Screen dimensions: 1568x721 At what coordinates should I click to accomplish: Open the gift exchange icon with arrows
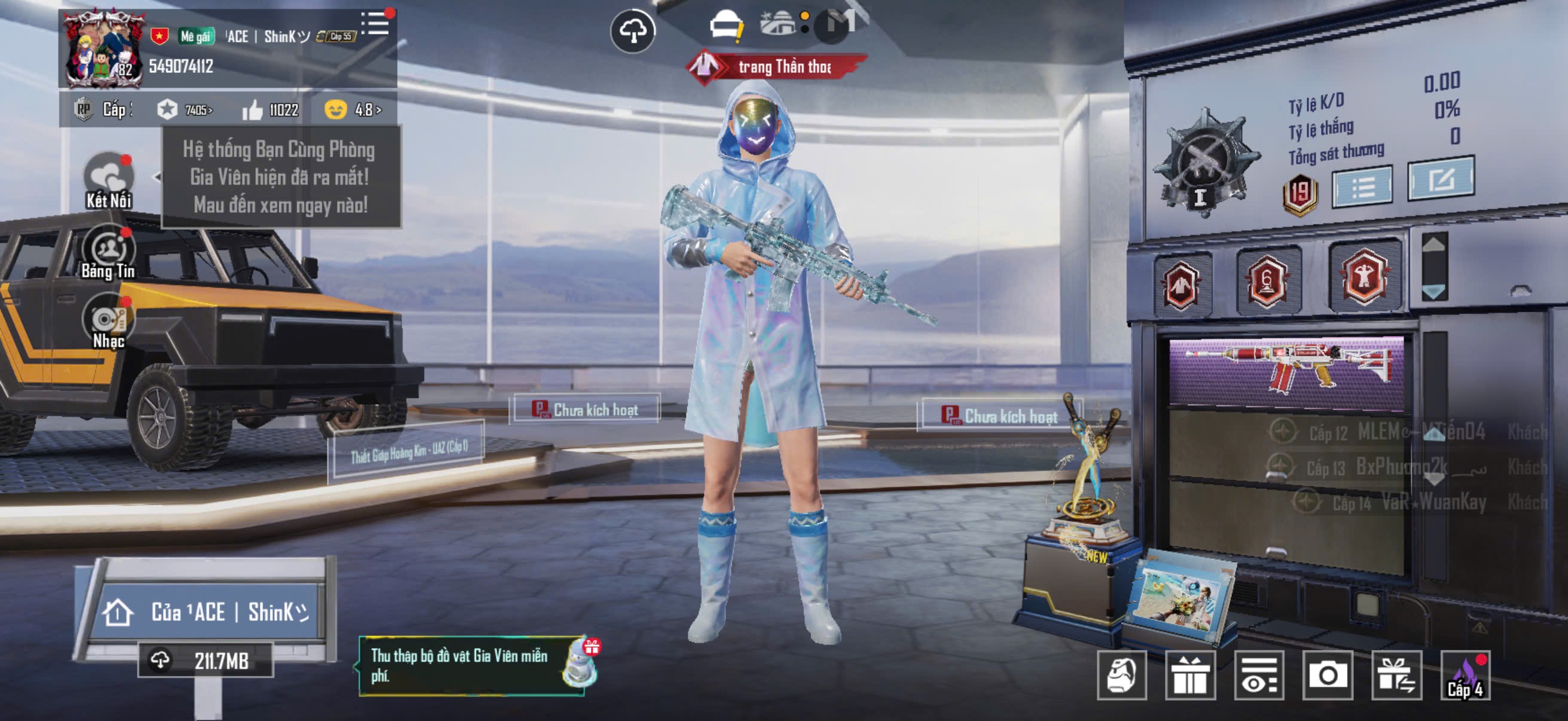[1396, 675]
